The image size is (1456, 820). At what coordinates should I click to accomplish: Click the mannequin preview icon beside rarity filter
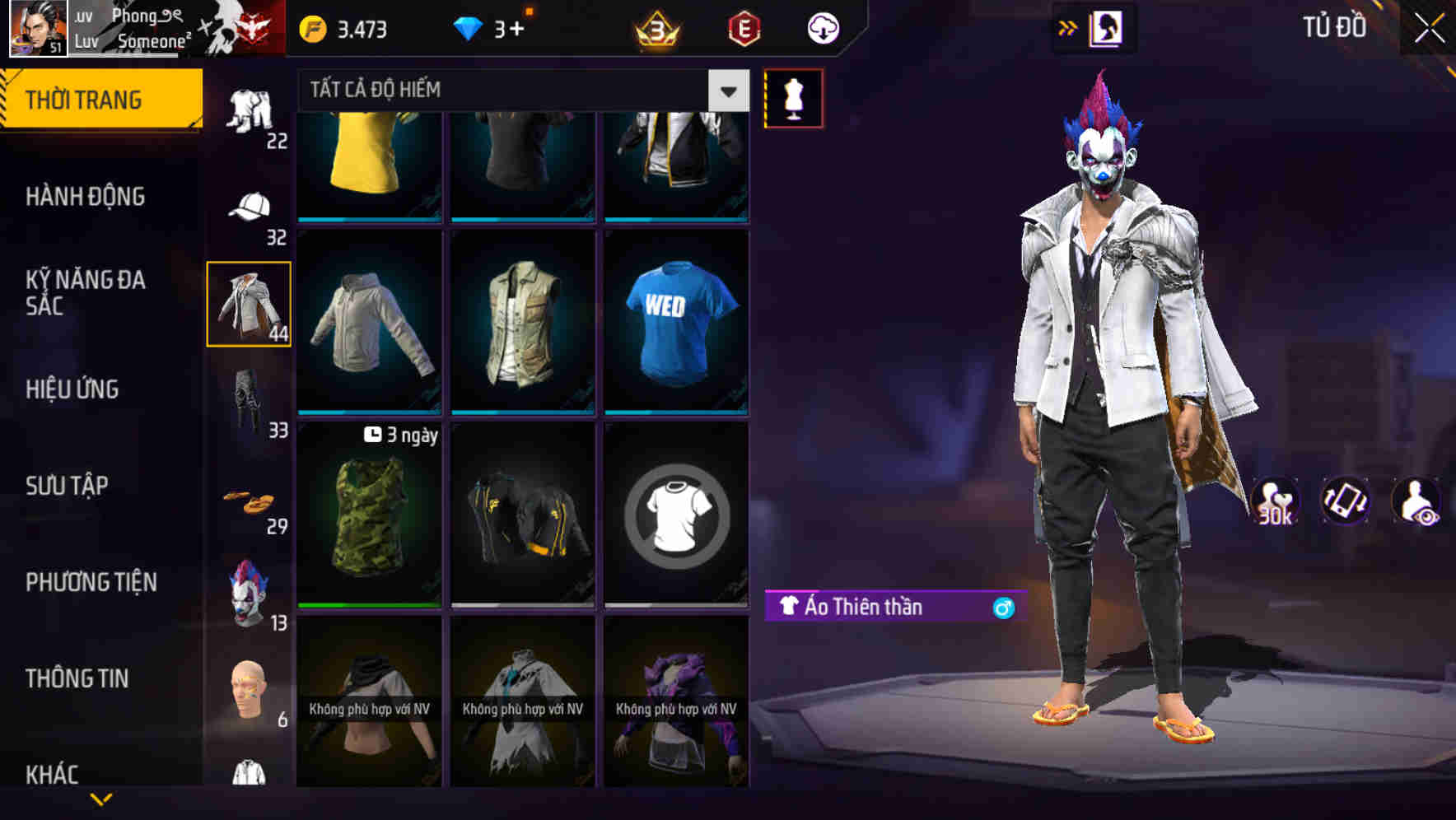click(793, 97)
